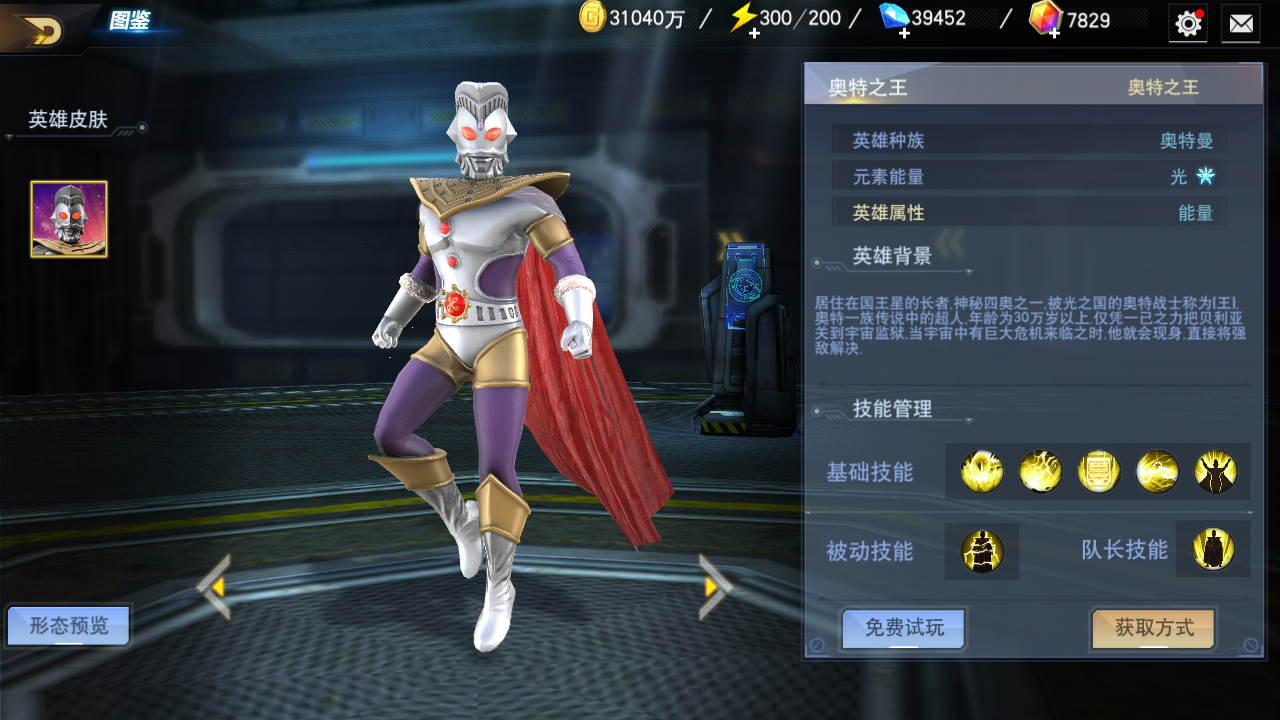This screenshot has width=1280, height=720.
Task: Click the 形态预览 form preview button
Action: pyautogui.click(x=68, y=627)
